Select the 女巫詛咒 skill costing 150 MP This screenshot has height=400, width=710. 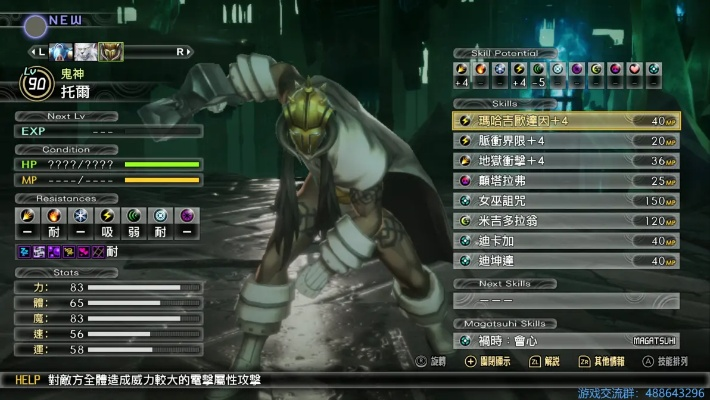point(565,201)
